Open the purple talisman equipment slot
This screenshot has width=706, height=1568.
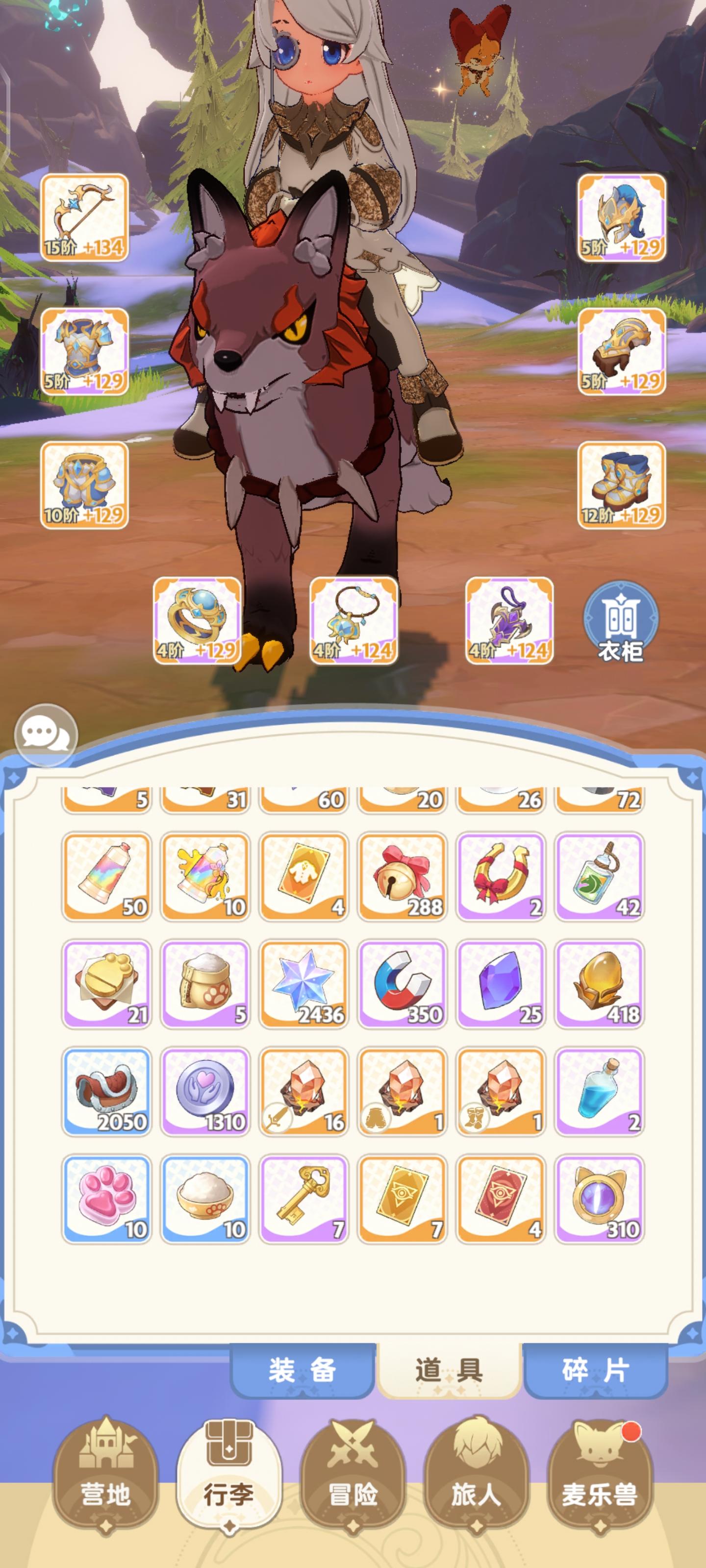510,621
